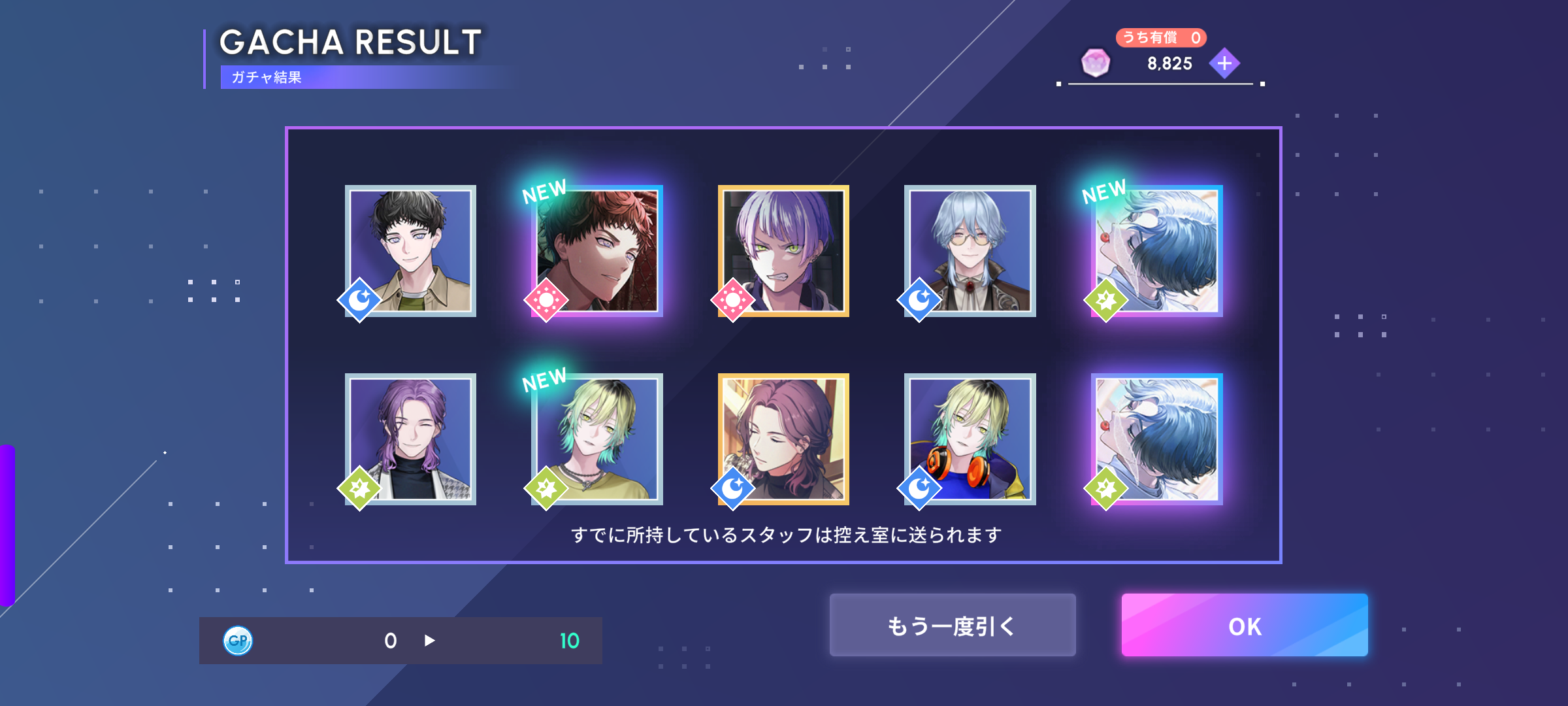The image size is (1568, 706).
Task: Choose the NEW green-haired card in the yellow shirt
Action: 597,439
